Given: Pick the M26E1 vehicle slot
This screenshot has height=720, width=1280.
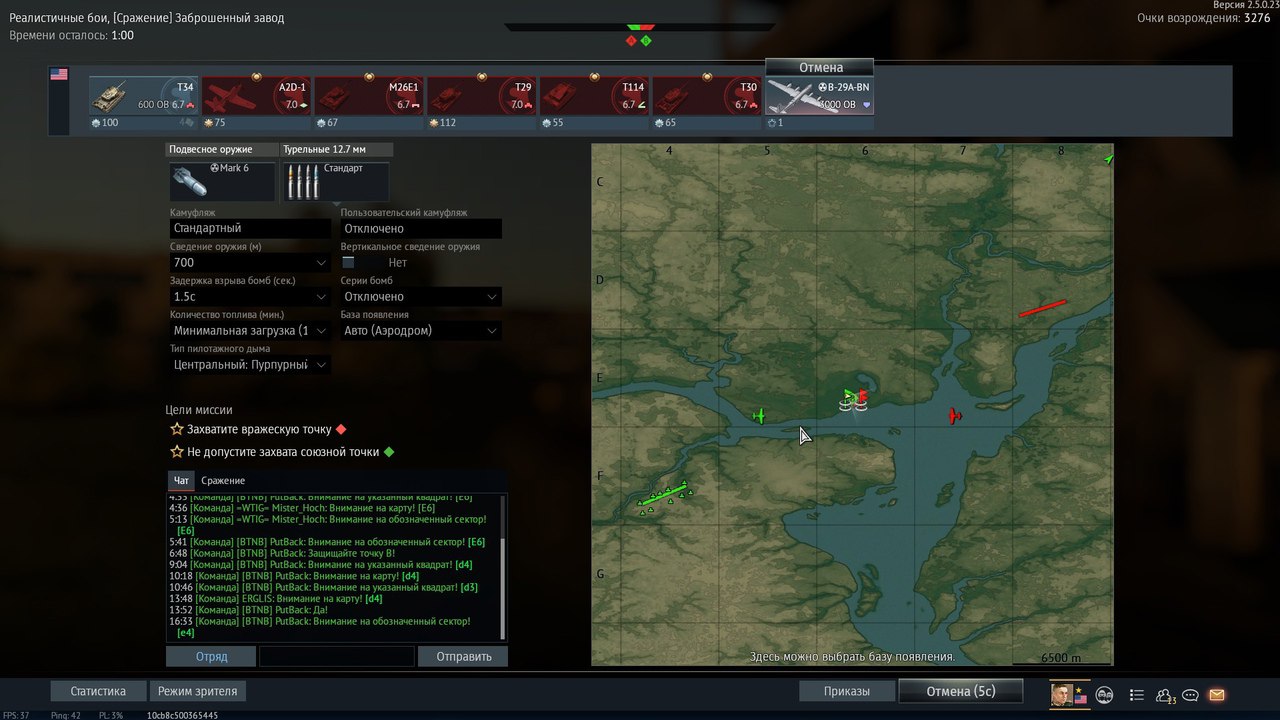Looking at the screenshot, I should point(369,97).
